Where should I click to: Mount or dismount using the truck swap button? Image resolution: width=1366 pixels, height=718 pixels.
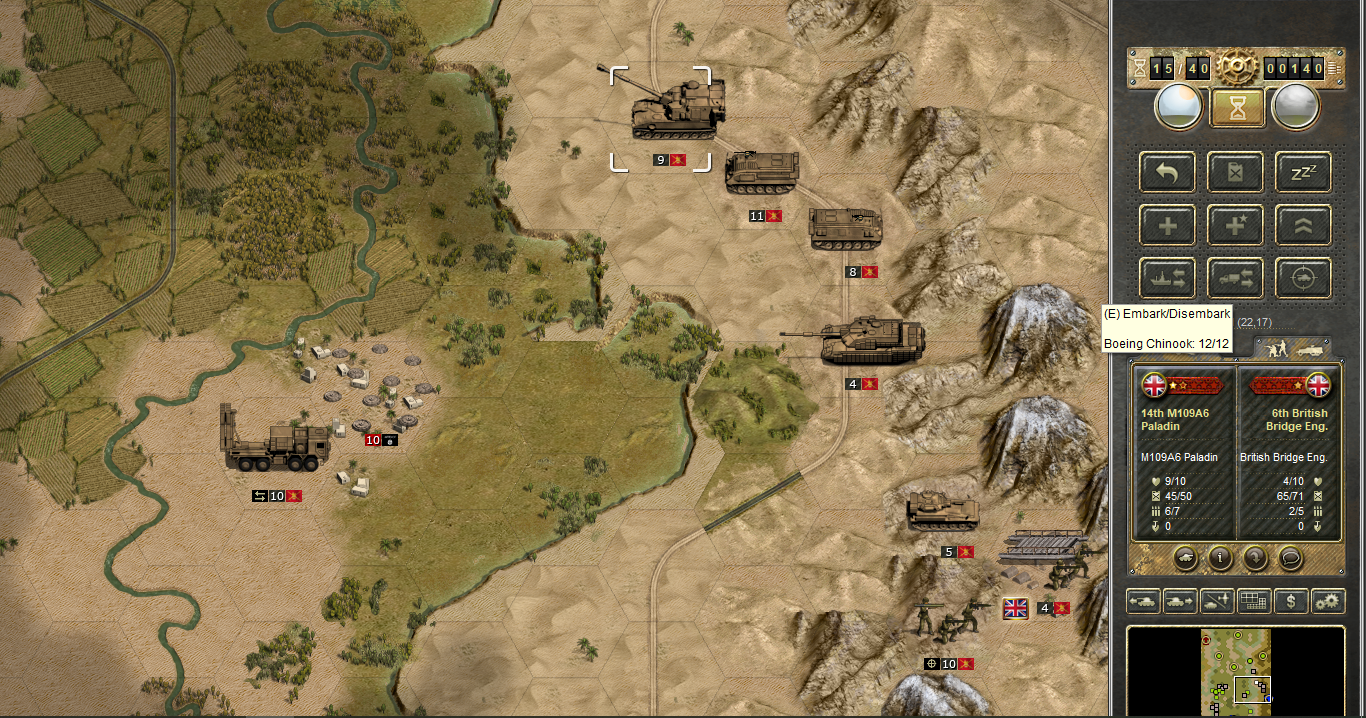pos(1235,278)
